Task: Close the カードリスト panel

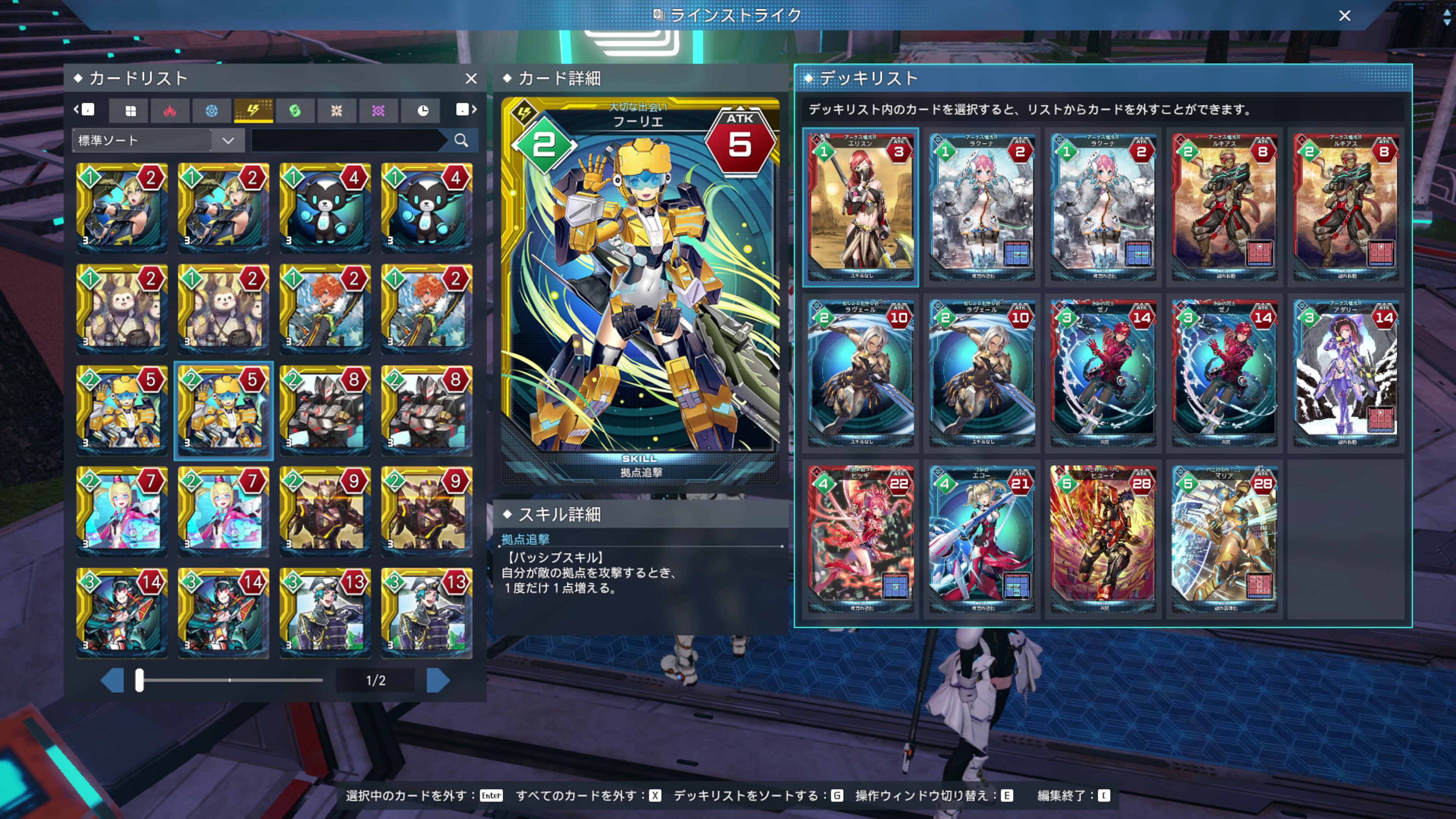Action: (471, 78)
